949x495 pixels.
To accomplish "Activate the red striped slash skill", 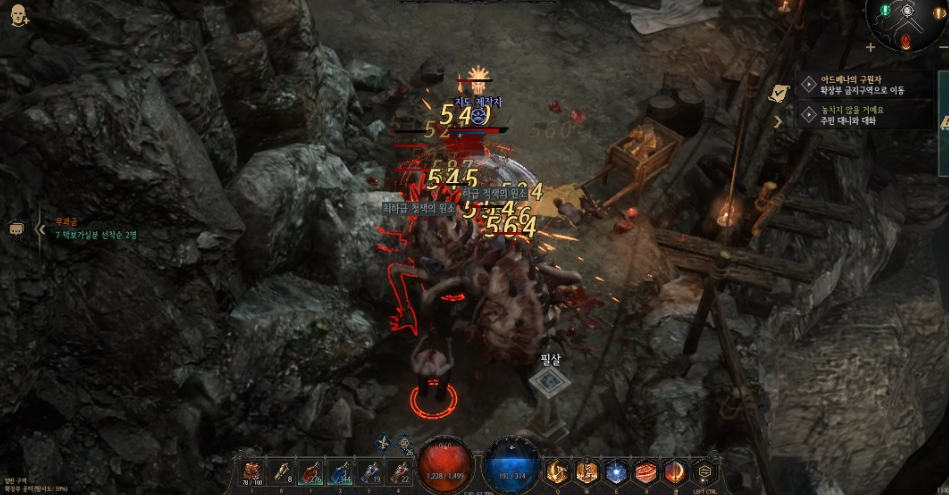I will [x=647, y=471].
